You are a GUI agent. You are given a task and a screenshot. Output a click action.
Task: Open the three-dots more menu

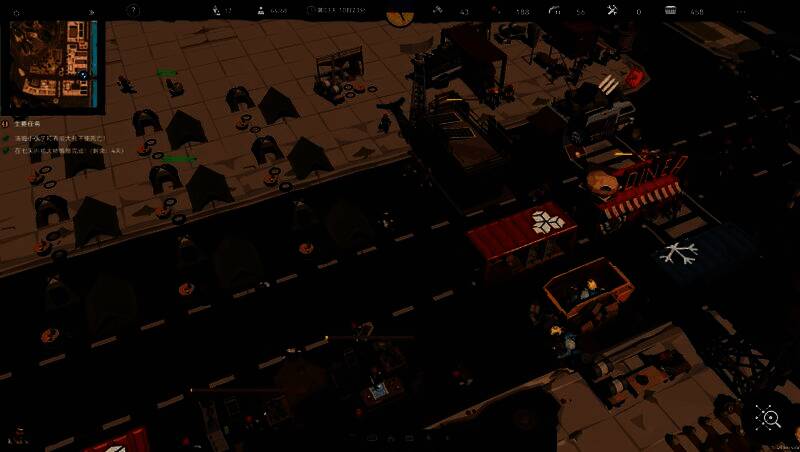(741, 11)
